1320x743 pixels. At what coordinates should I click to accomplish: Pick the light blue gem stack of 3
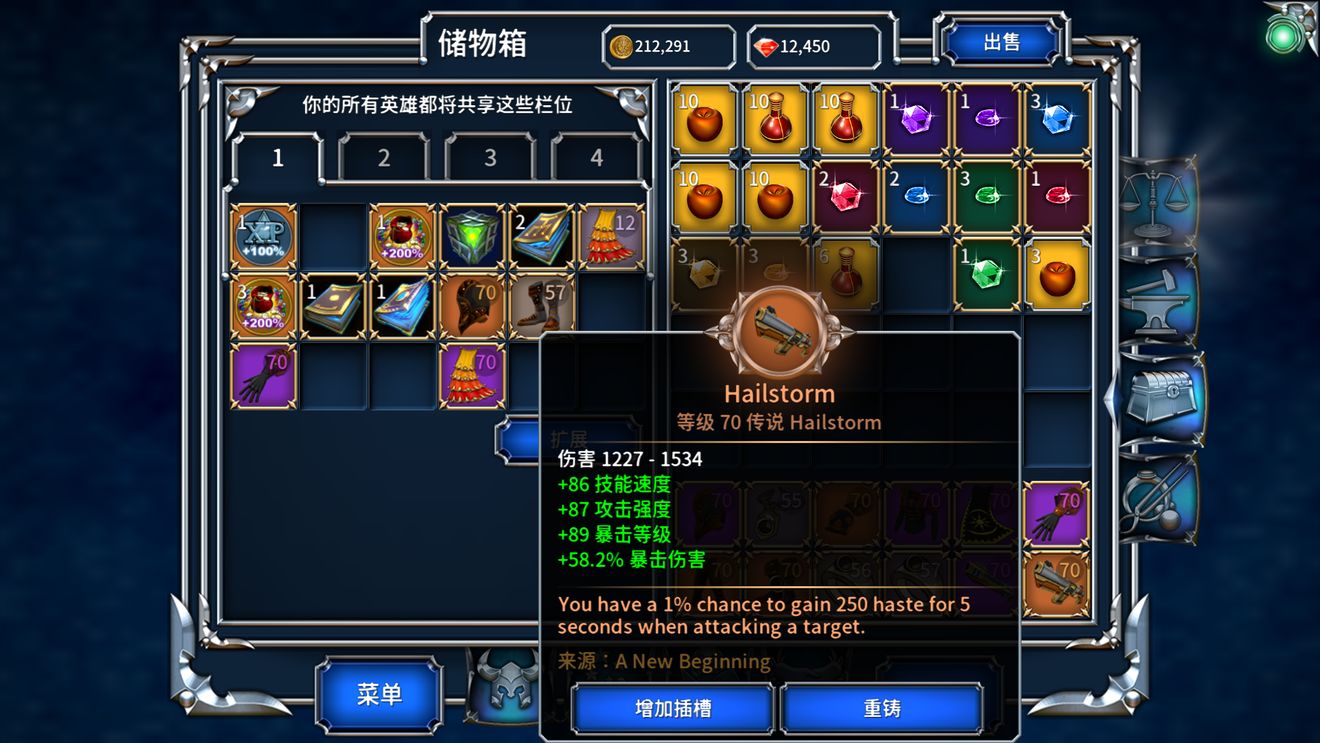click(x=1057, y=119)
